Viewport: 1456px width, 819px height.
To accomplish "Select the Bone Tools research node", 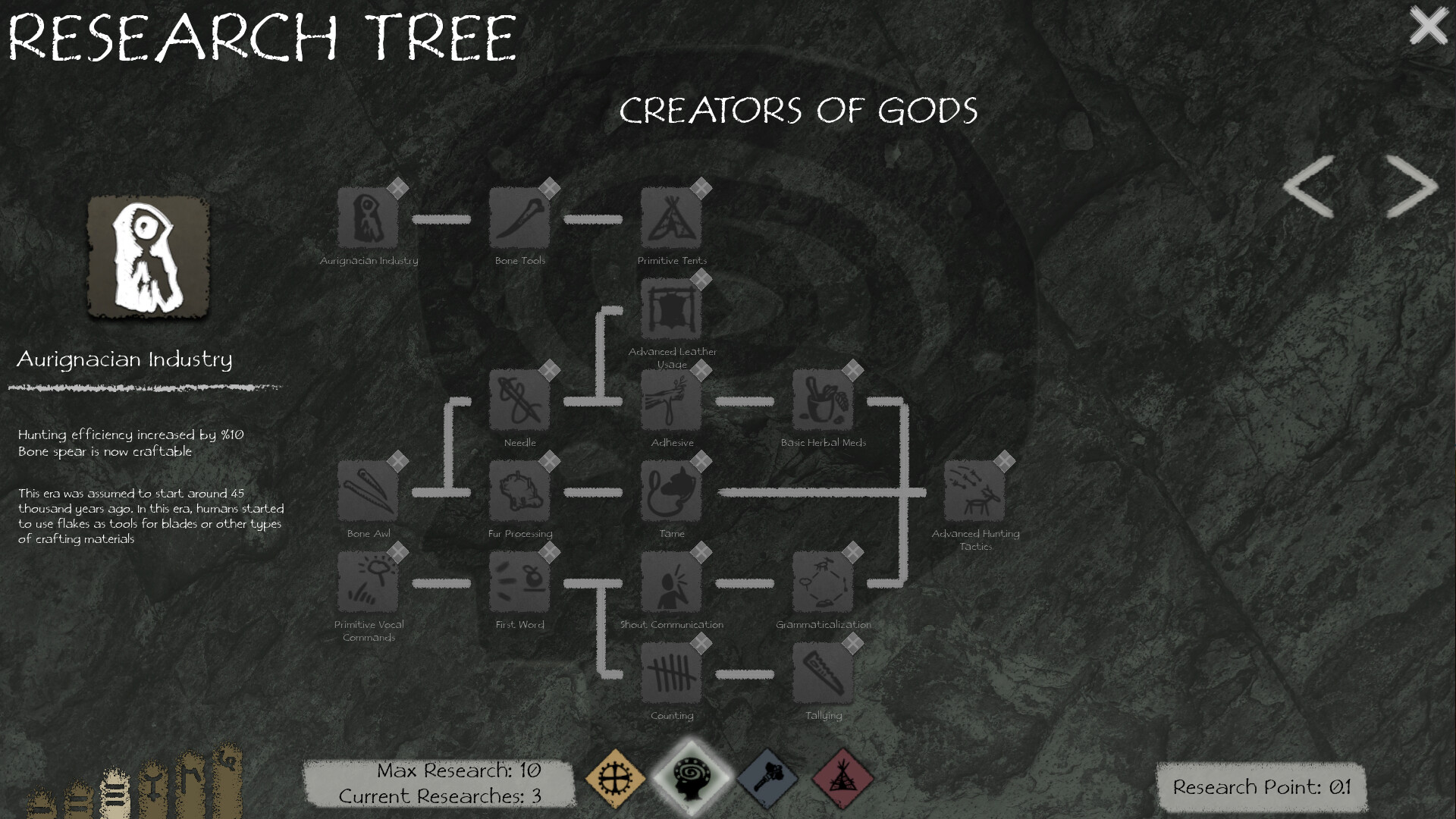I will click(520, 218).
